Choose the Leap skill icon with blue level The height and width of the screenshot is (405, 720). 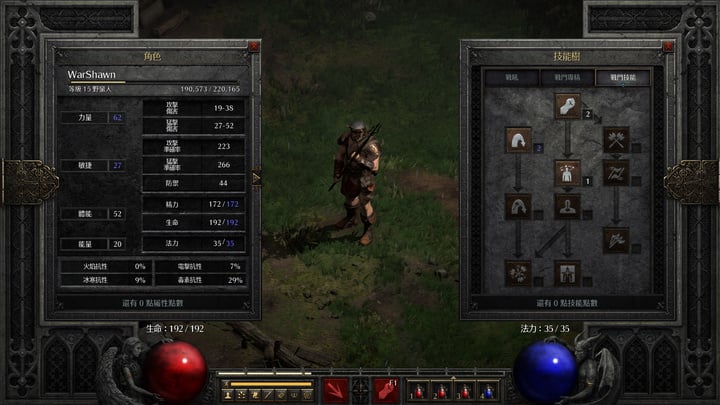pos(519,139)
